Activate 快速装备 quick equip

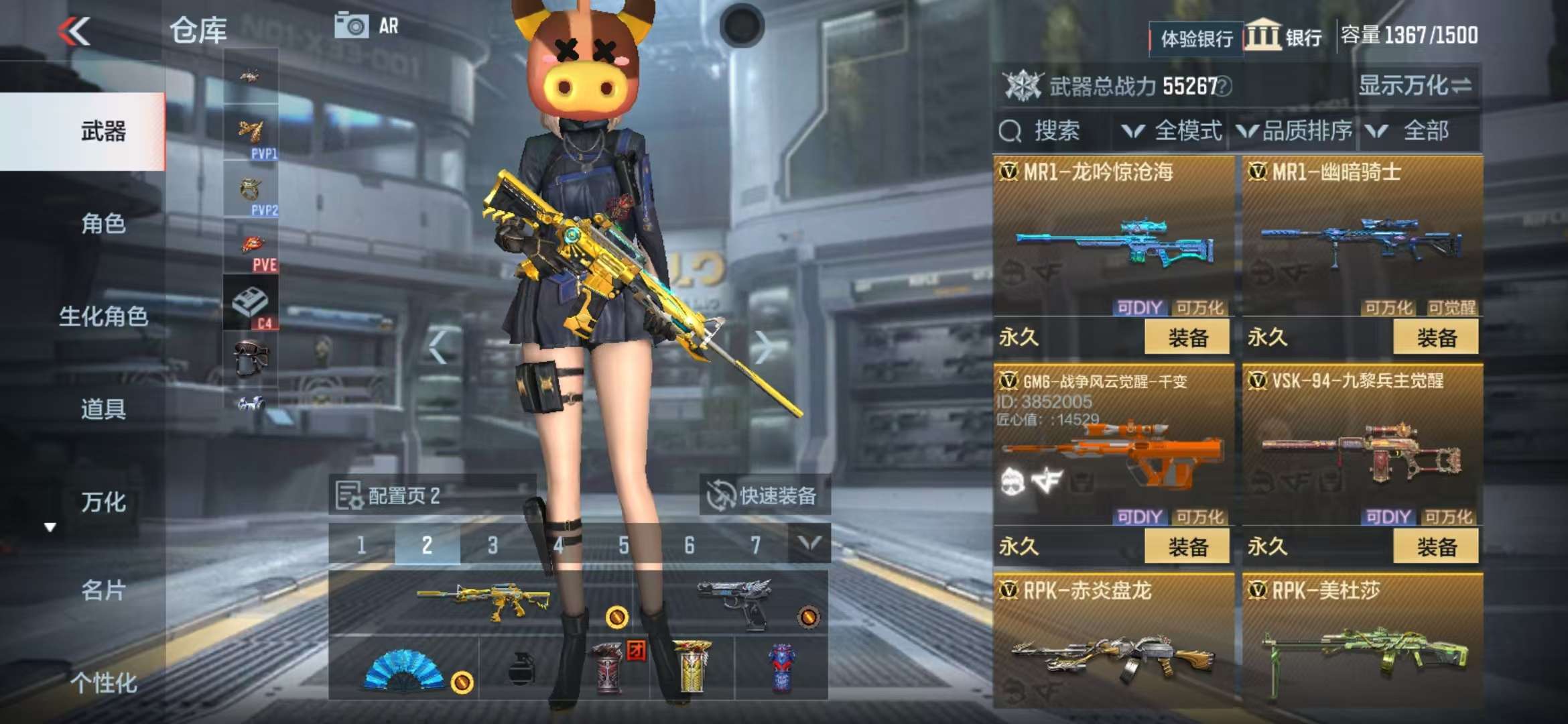click(x=764, y=495)
